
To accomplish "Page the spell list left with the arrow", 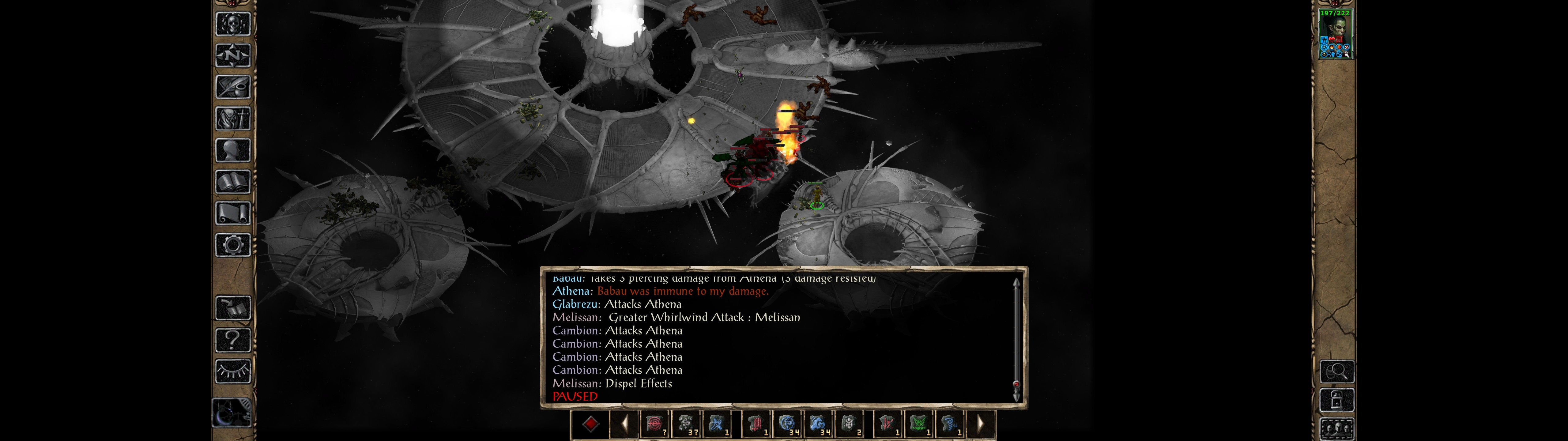I will 624,424.
